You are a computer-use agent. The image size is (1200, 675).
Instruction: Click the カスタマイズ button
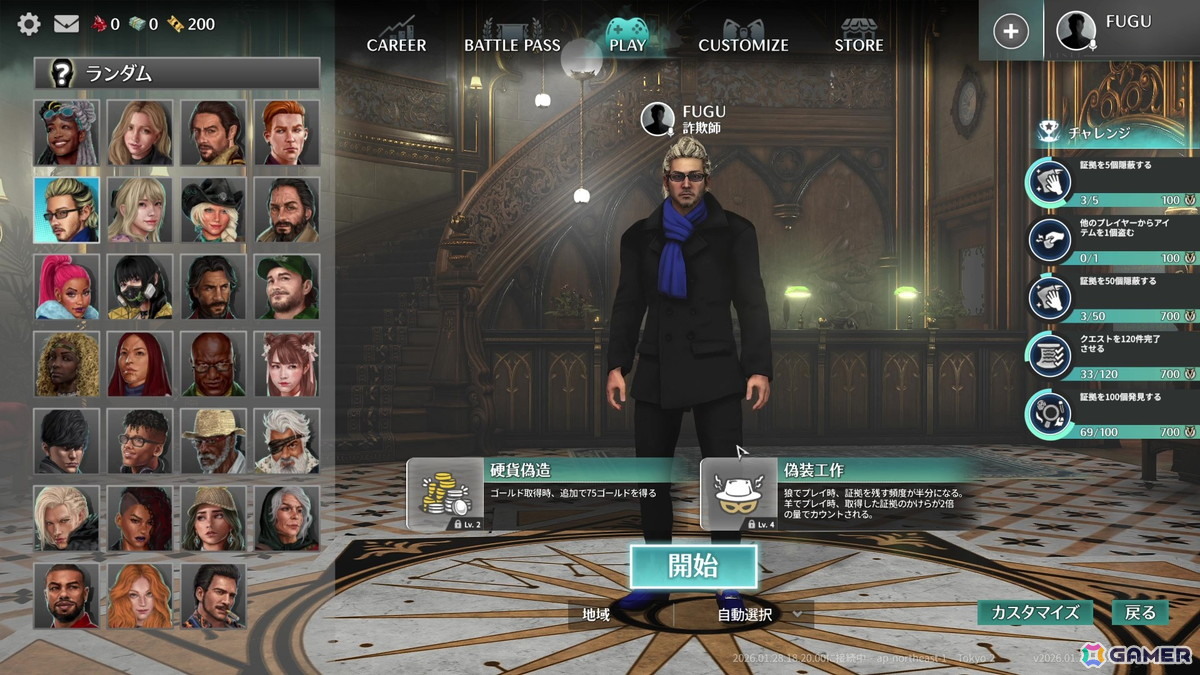pyautogui.click(x=1035, y=612)
